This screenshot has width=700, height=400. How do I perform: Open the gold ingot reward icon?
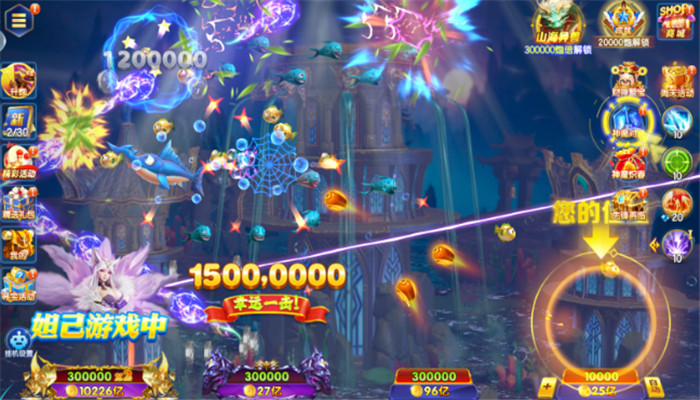pyautogui.click(x=19, y=282)
